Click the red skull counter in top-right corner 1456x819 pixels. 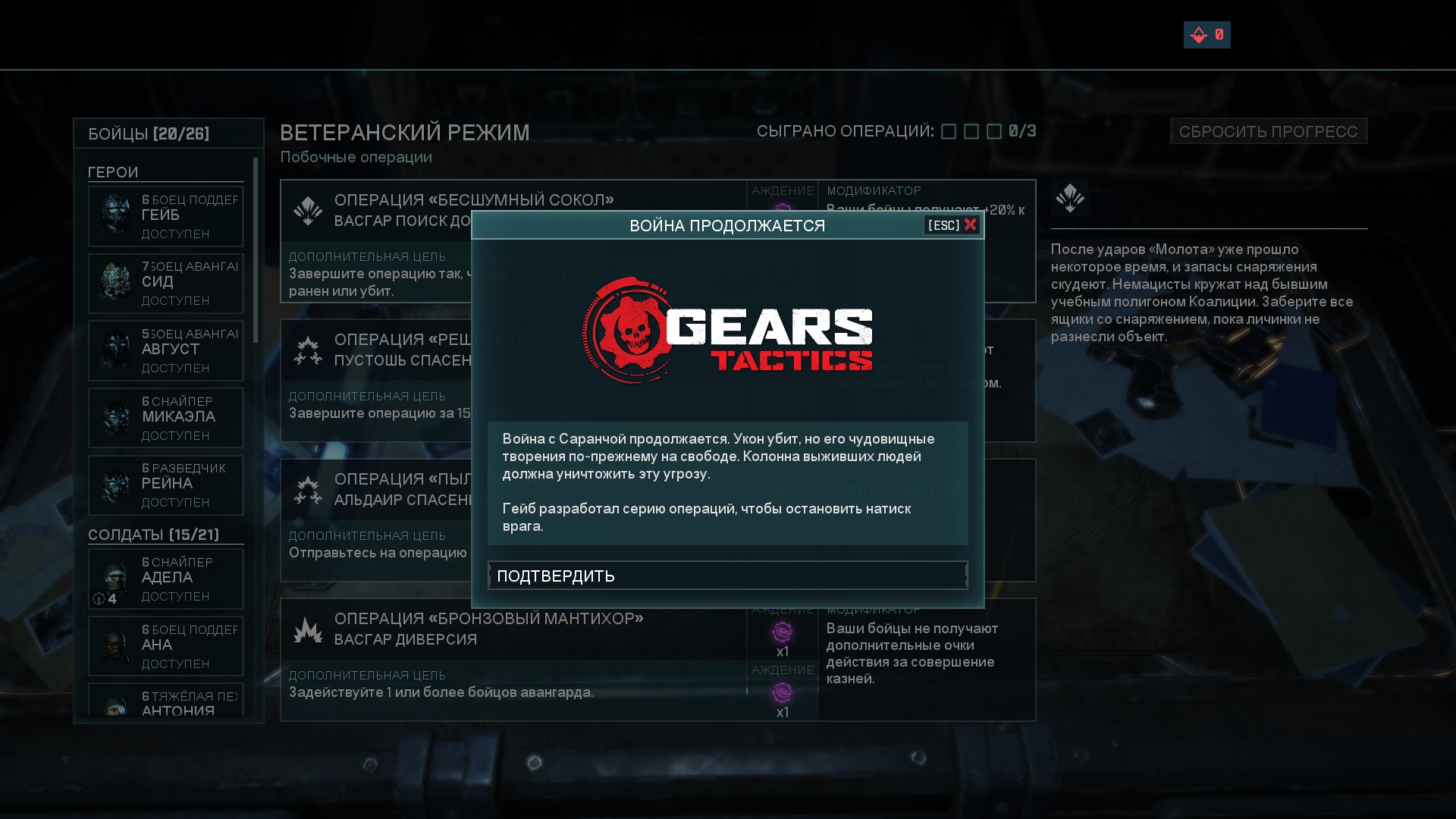click(1207, 35)
